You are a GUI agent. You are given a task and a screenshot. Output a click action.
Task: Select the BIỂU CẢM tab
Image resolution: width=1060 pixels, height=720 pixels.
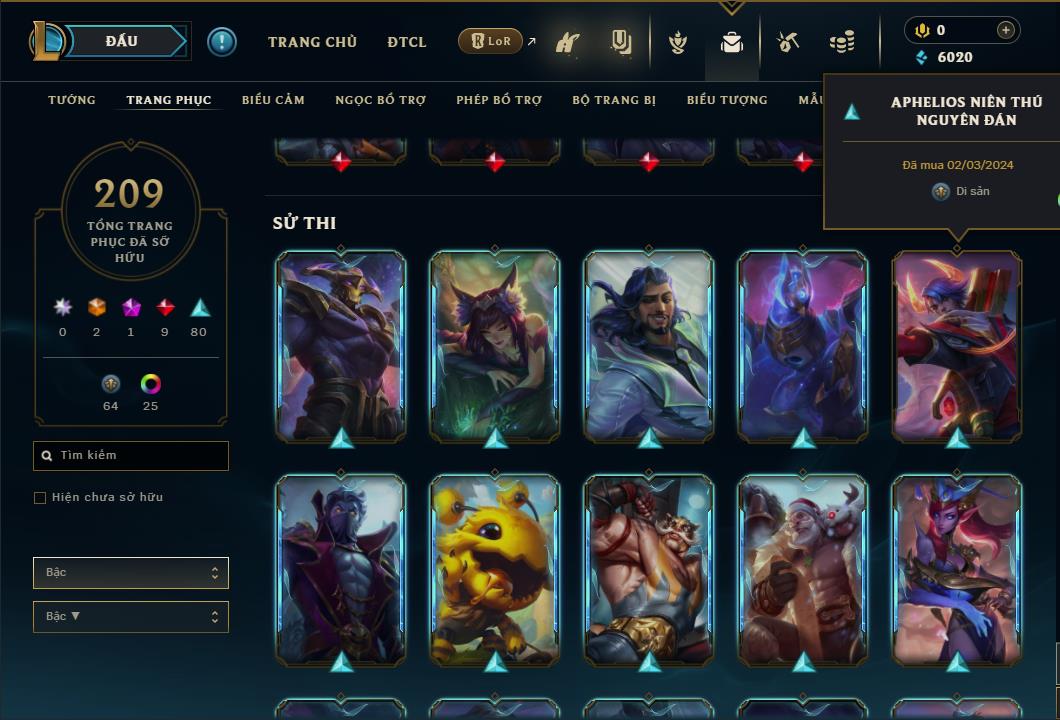click(x=273, y=100)
